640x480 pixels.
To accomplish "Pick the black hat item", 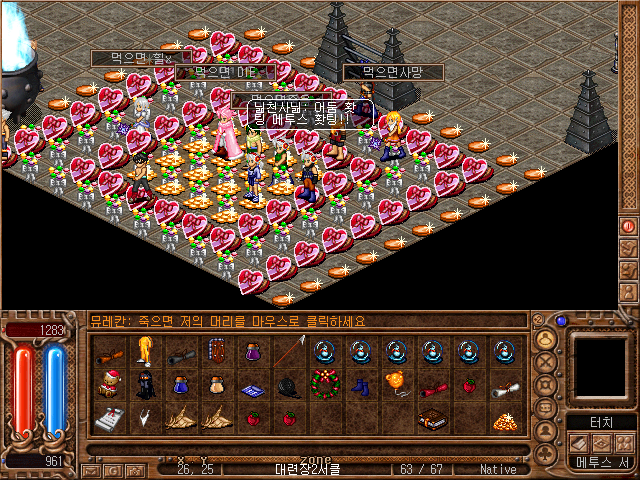I will (x=289, y=386).
